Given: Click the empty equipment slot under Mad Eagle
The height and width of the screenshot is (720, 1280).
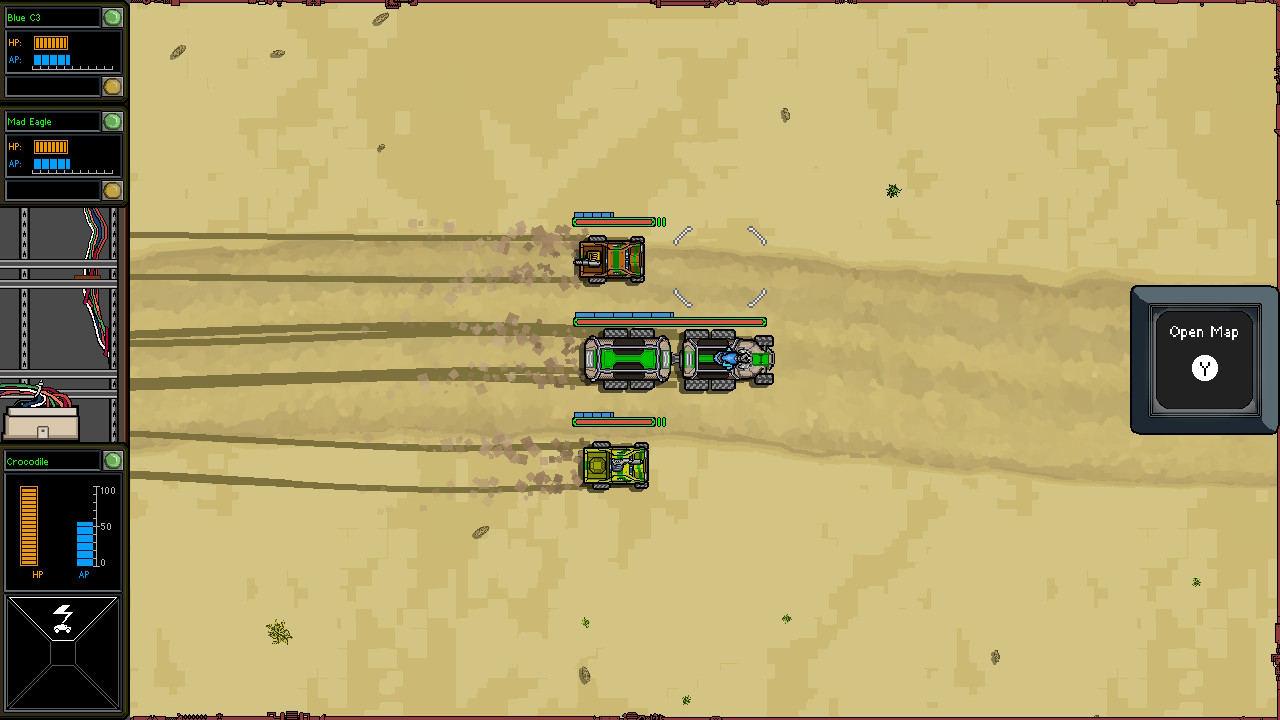Looking at the screenshot, I should 50,189.
